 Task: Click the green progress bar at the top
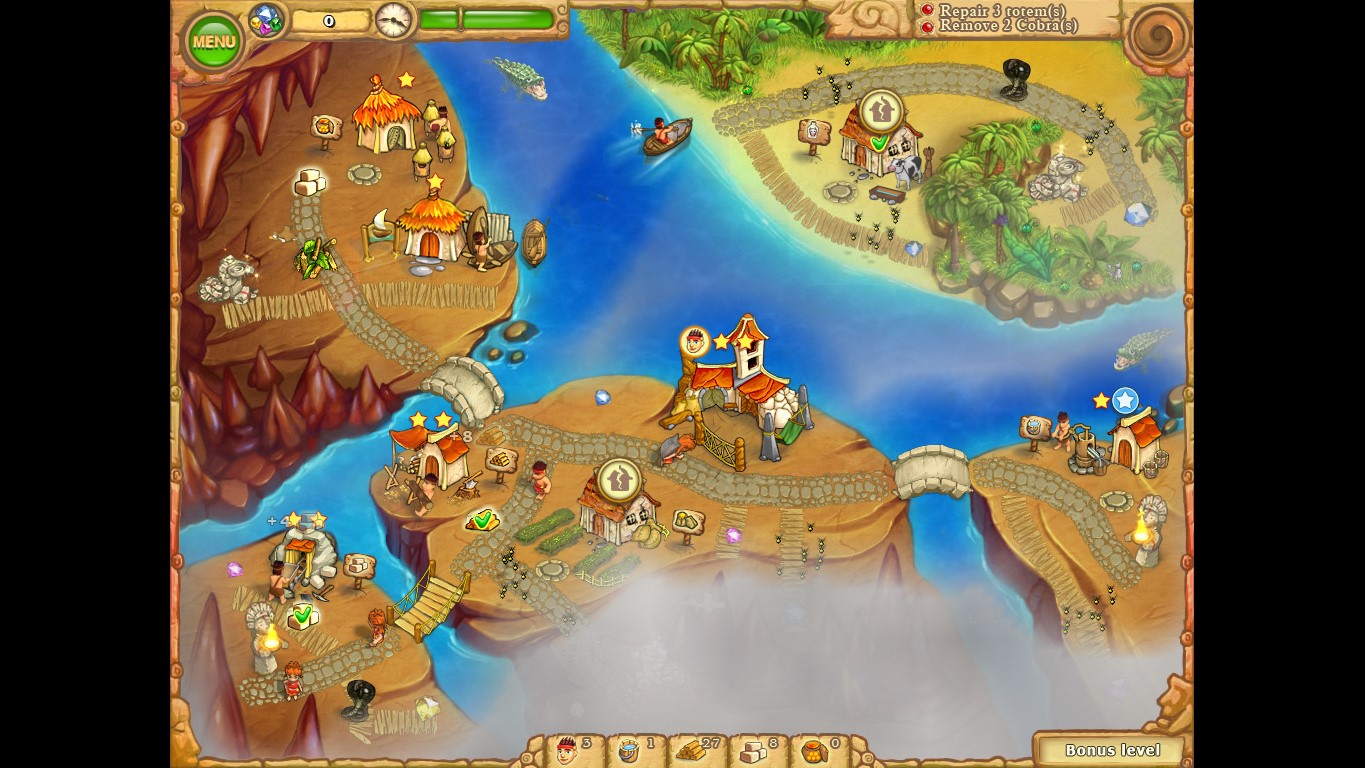[487, 17]
